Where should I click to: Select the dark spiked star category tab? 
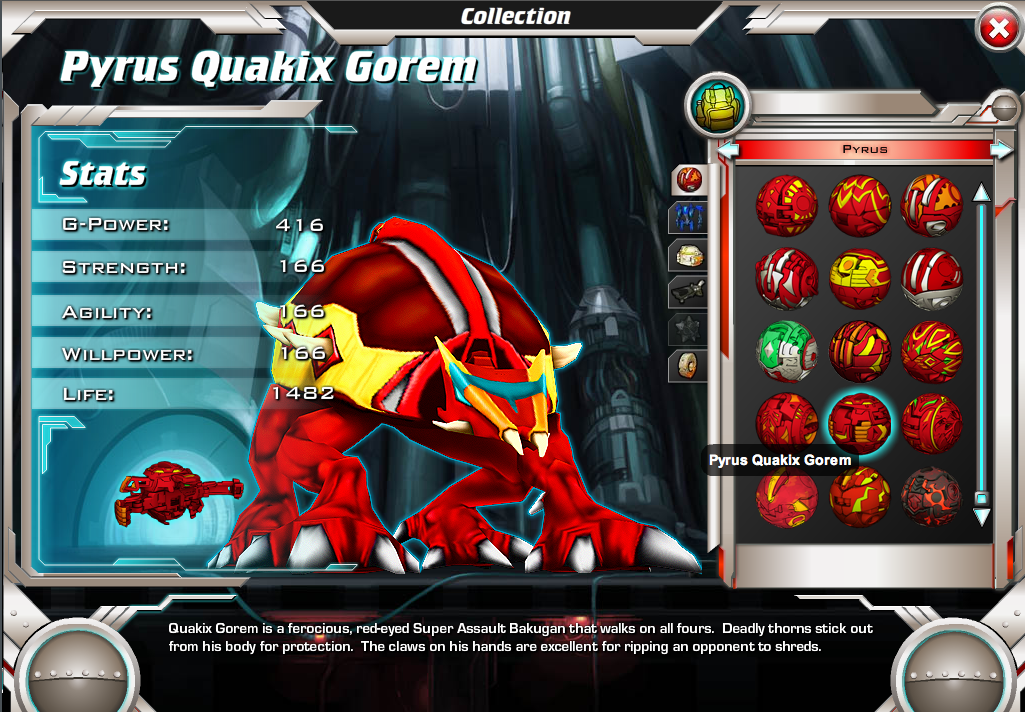[689, 329]
